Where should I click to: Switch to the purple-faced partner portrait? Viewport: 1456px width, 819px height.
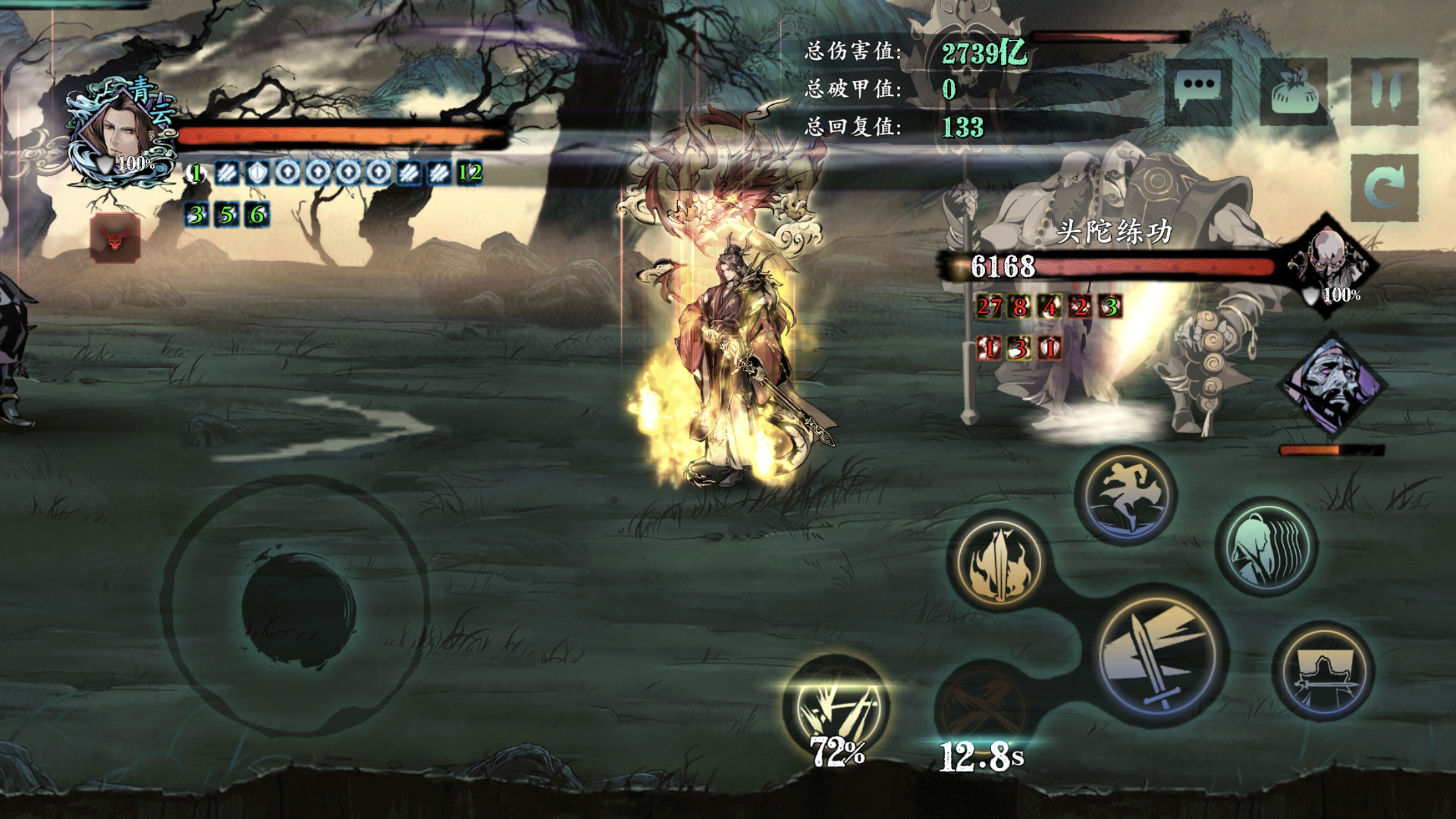coord(1332,384)
